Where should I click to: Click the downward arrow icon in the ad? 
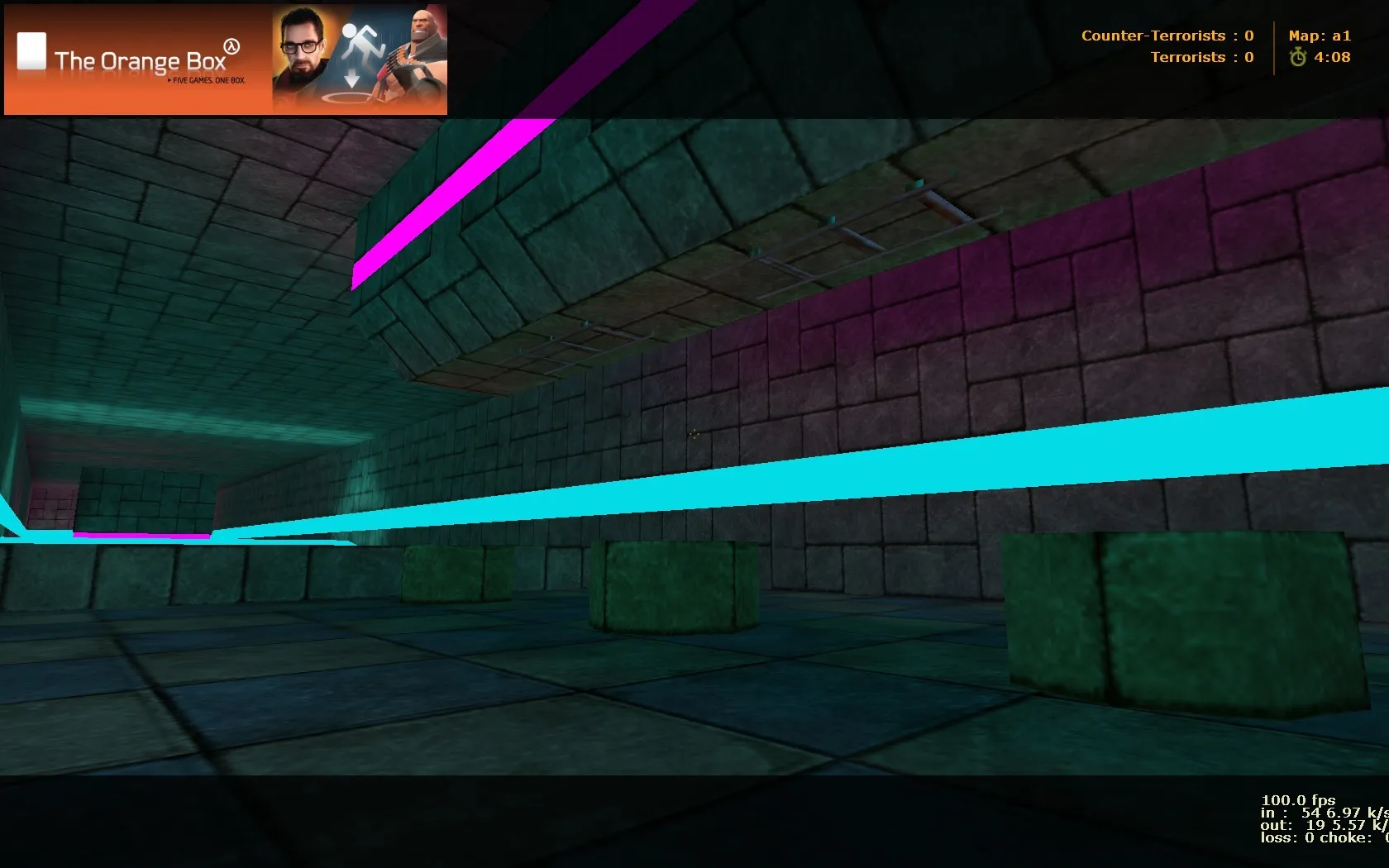(x=354, y=79)
